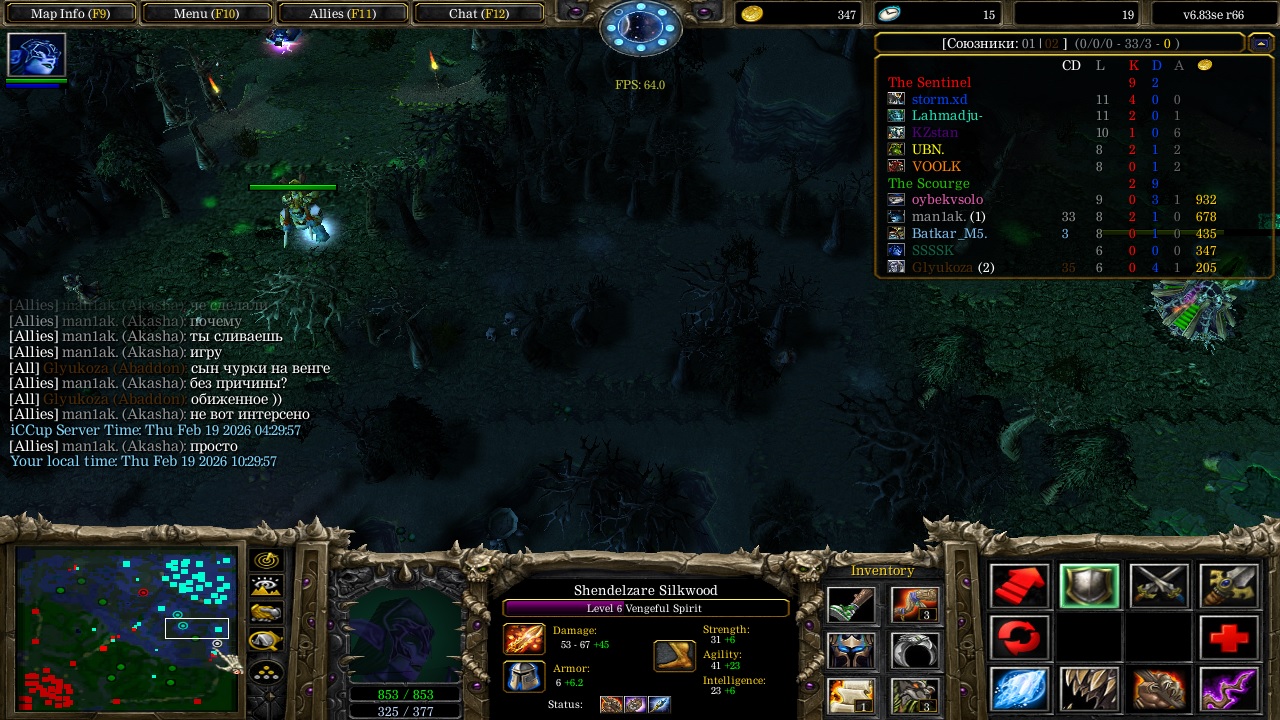Select the silver ring inventory item

[914, 650]
